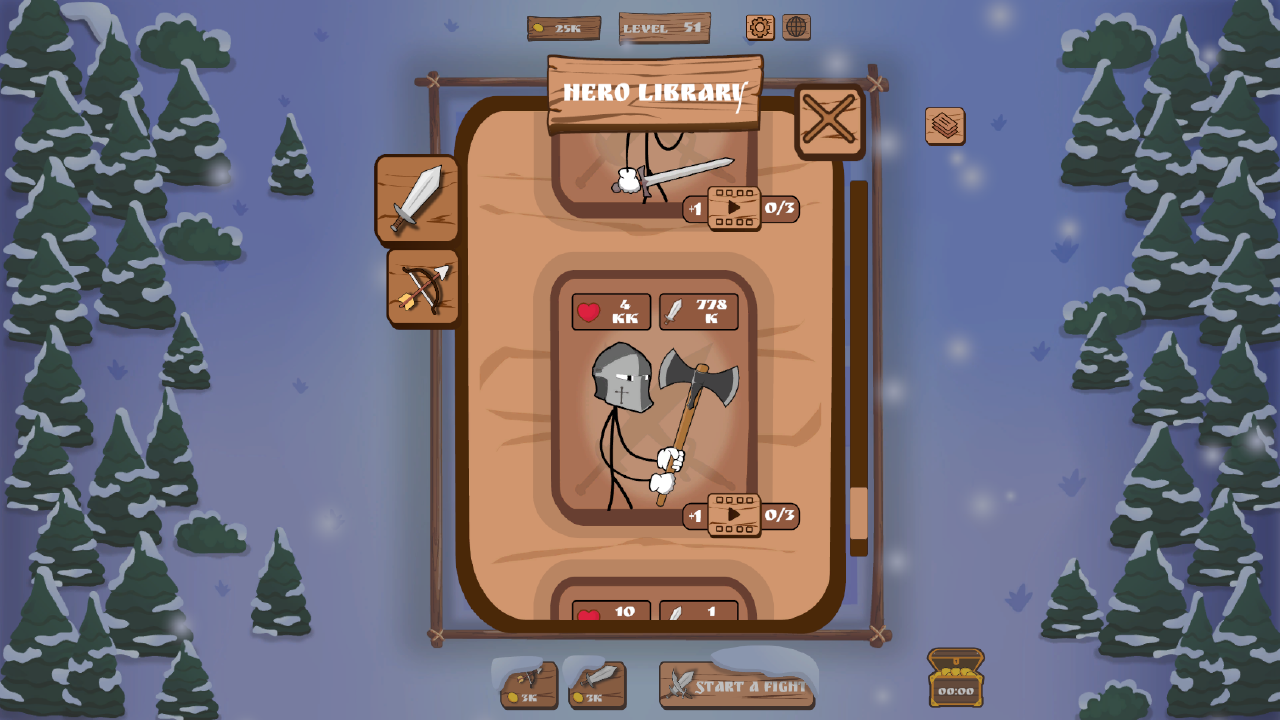Play the ad video for the knight hero

point(736,517)
